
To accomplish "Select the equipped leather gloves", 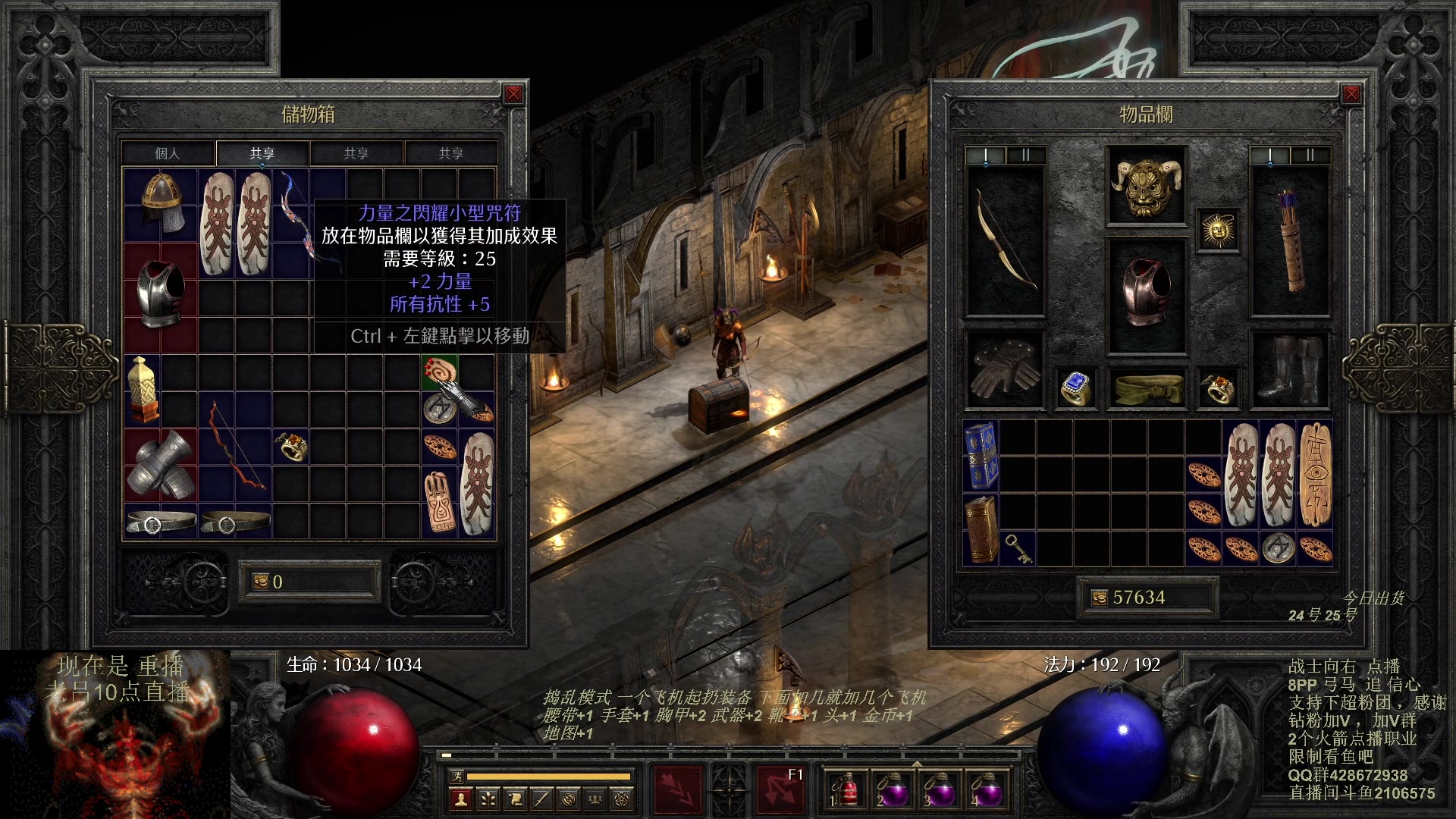I will pos(1004,370).
